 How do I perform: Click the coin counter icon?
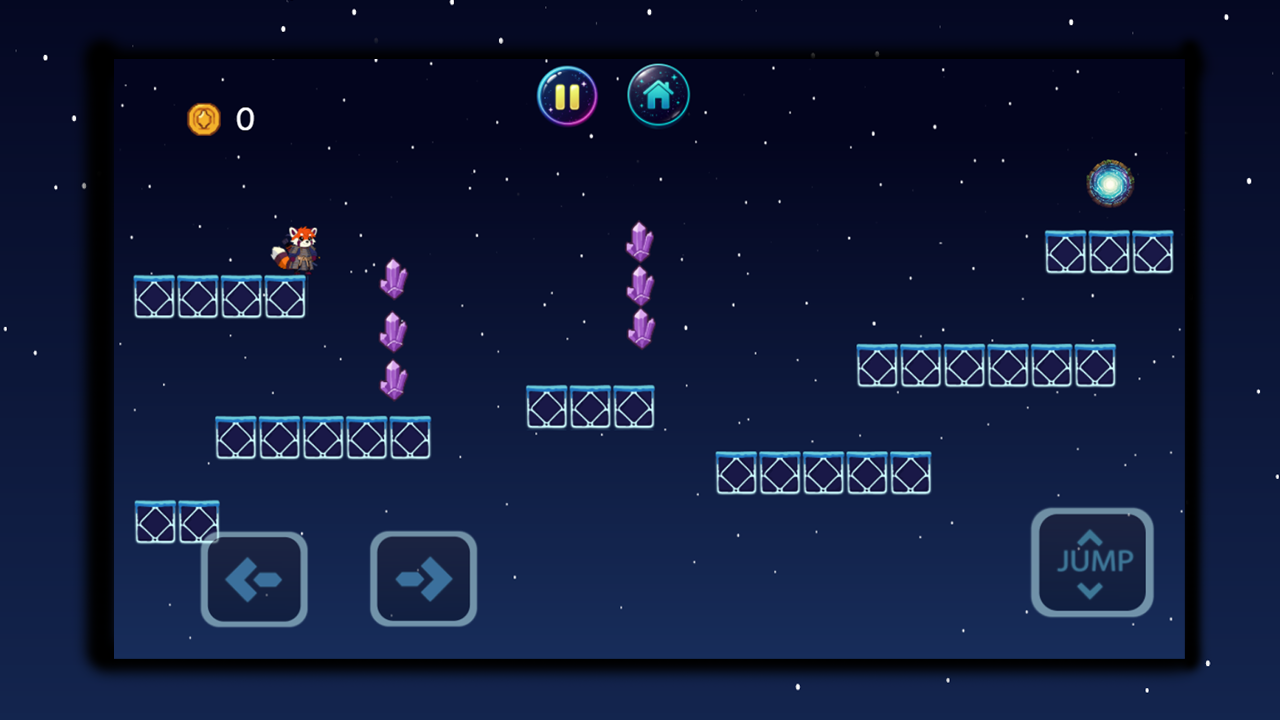pyautogui.click(x=205, y=119)
